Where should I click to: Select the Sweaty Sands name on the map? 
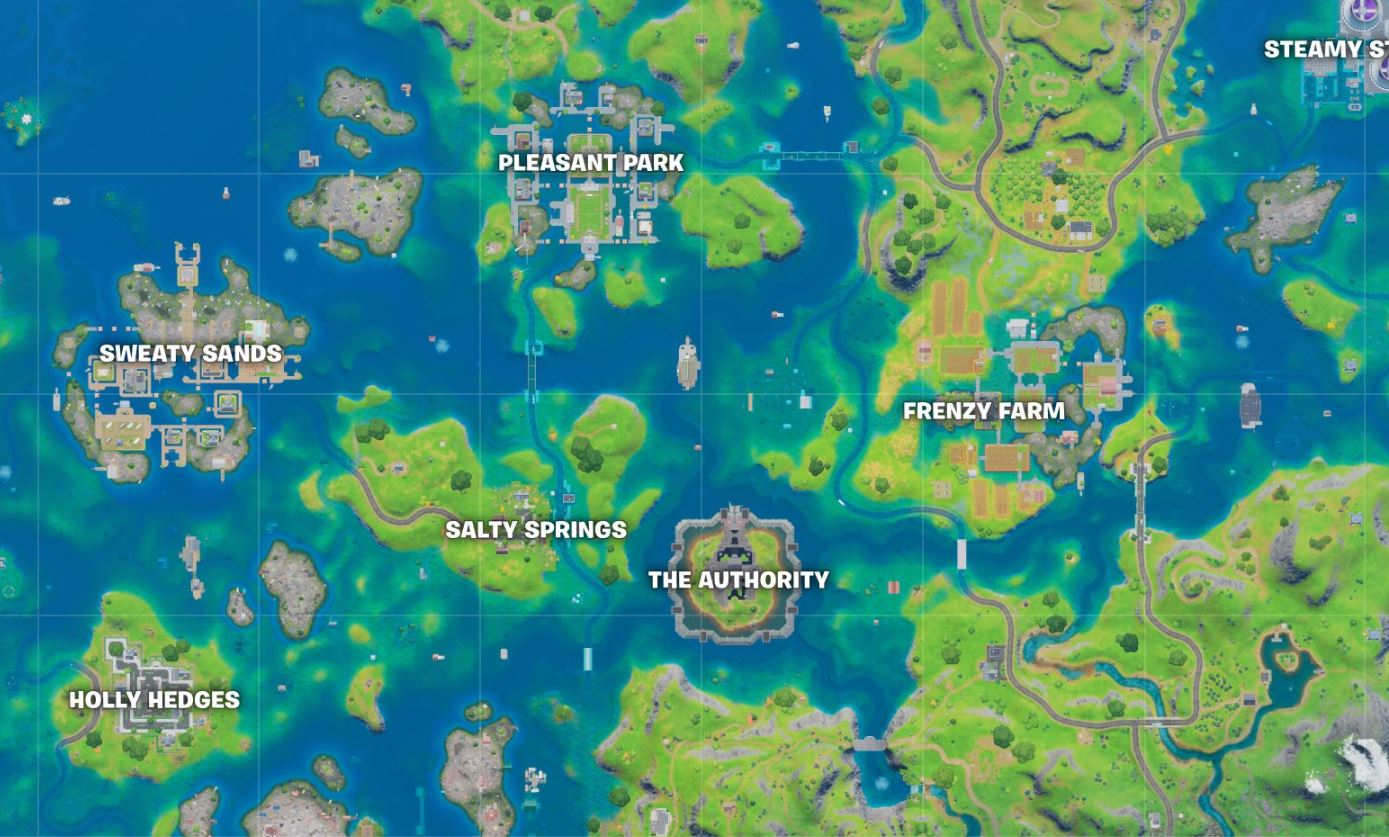point(188,353)
